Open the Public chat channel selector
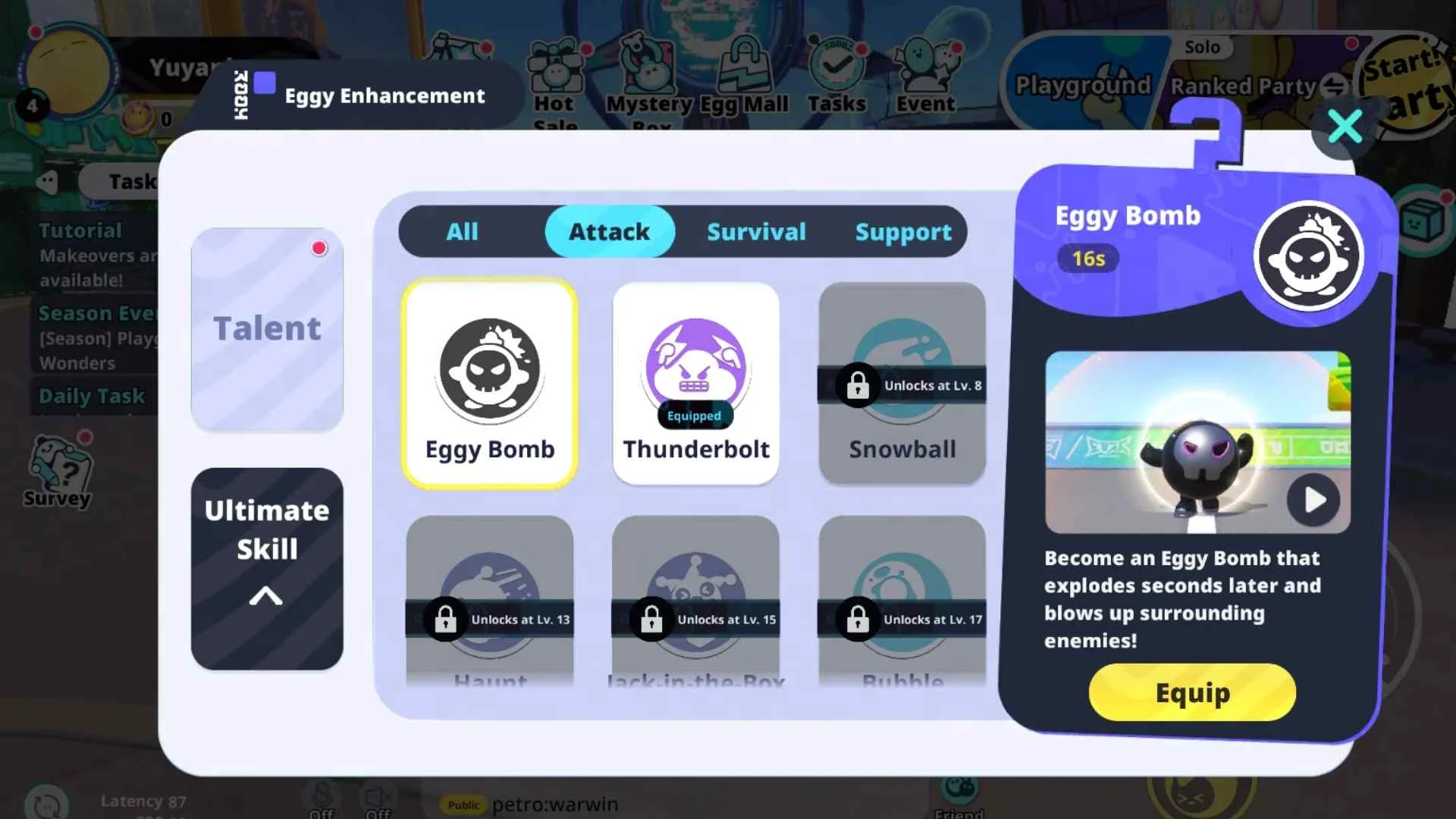This screenshot has width=1456, height=819. 464,805
